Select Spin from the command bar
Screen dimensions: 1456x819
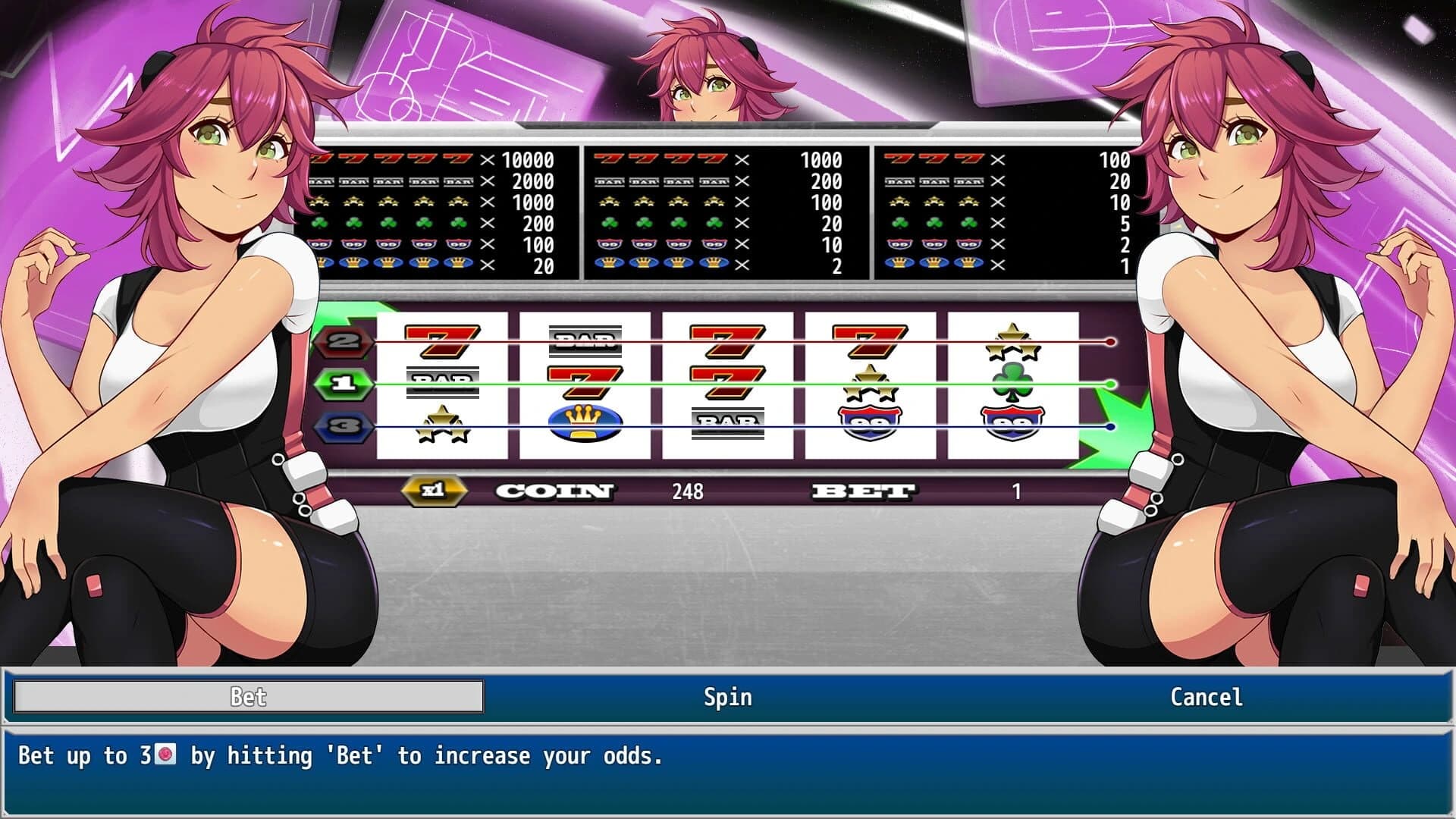pos(726,697)
